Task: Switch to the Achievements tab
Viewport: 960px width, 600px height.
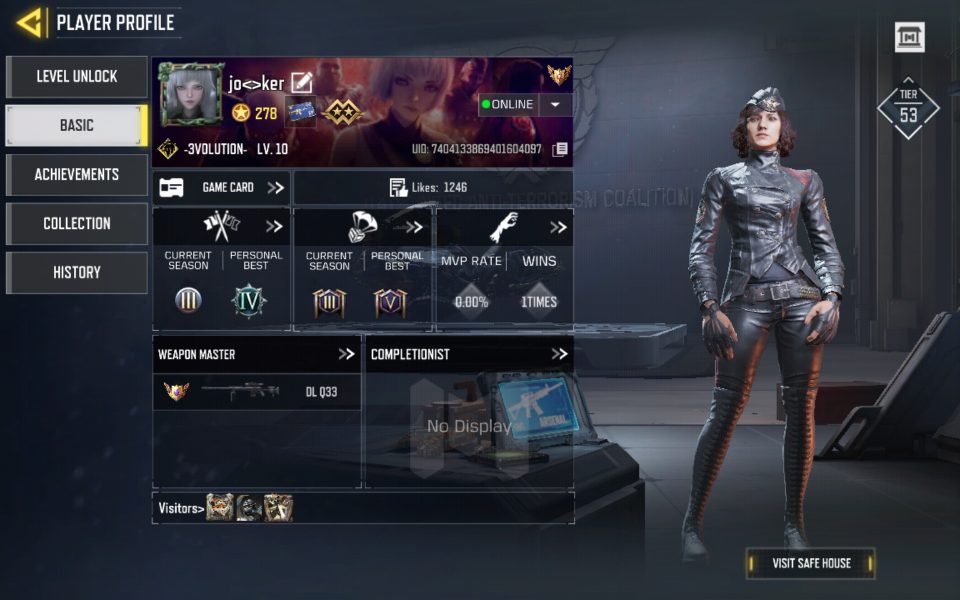Action: coord(77,174)
